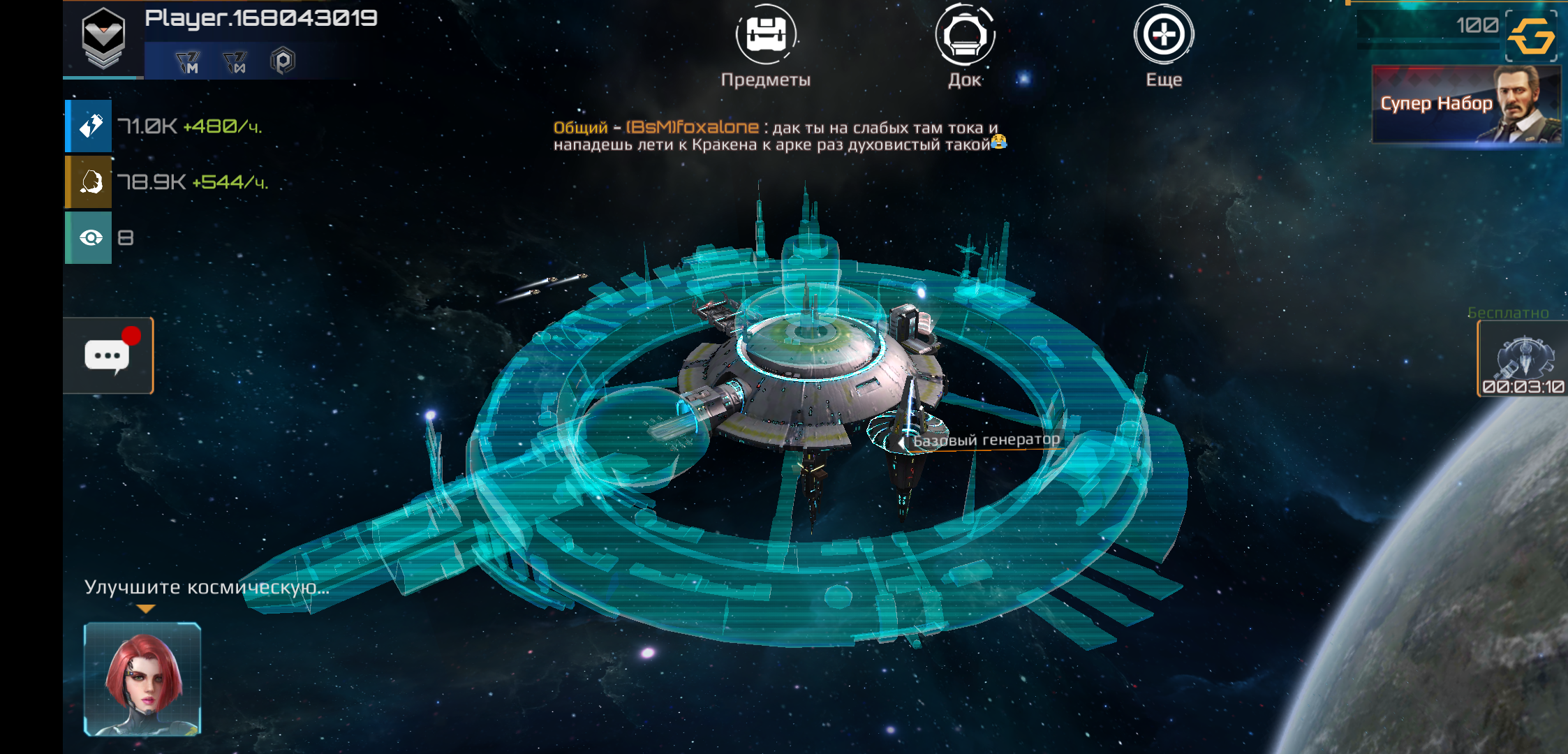1568x754 pixels.
Task: Open the brown ore resource icon
Action: [89, 182]
